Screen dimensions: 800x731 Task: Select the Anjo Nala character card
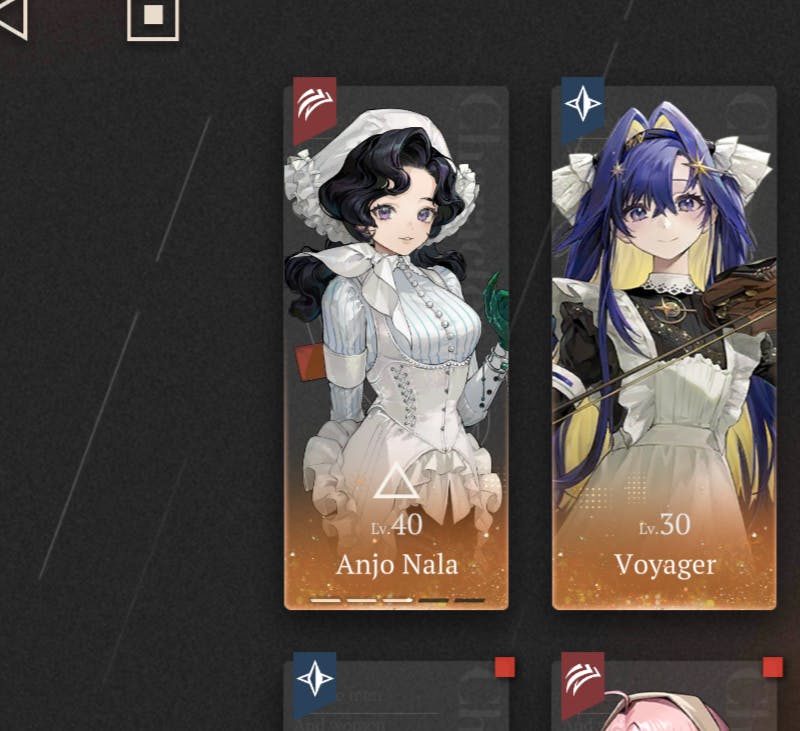[x=396, y=347]
